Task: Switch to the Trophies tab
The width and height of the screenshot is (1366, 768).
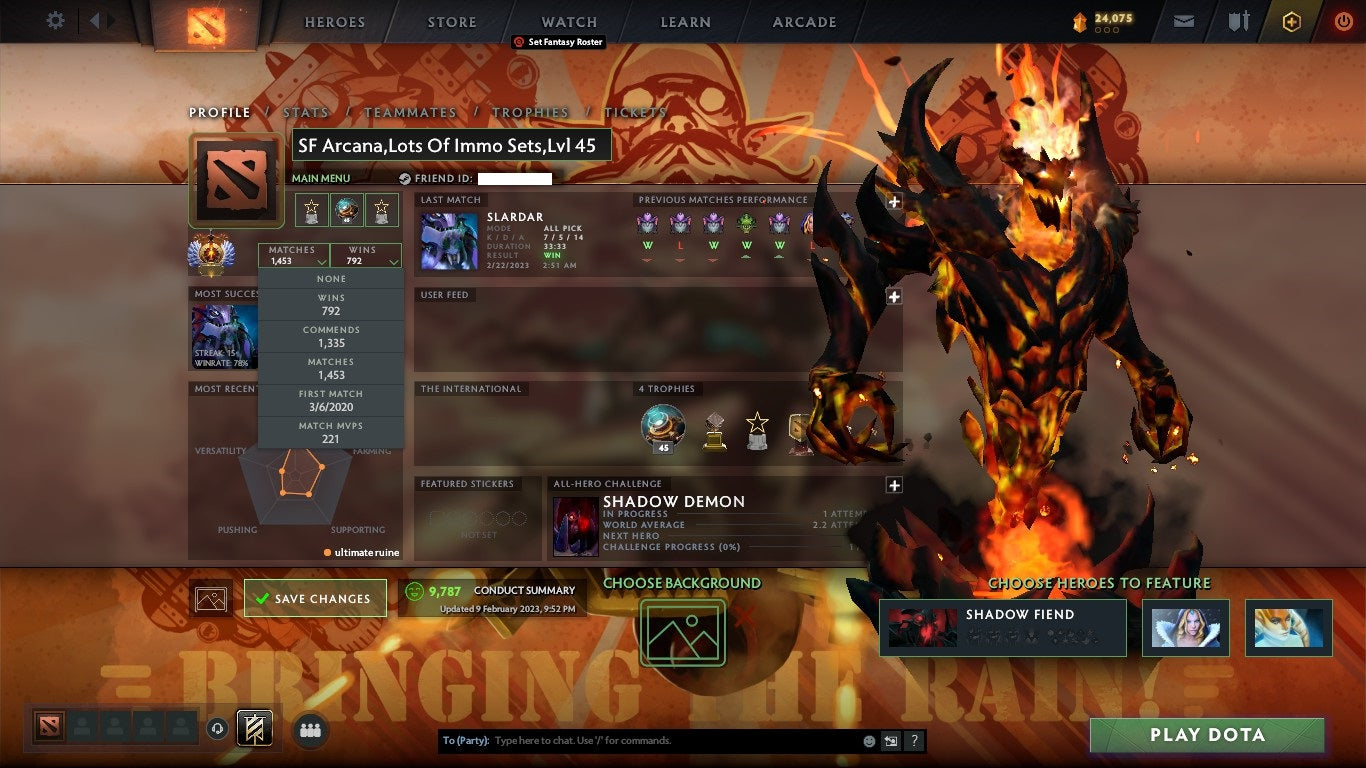Action: (x=530, y=112)
